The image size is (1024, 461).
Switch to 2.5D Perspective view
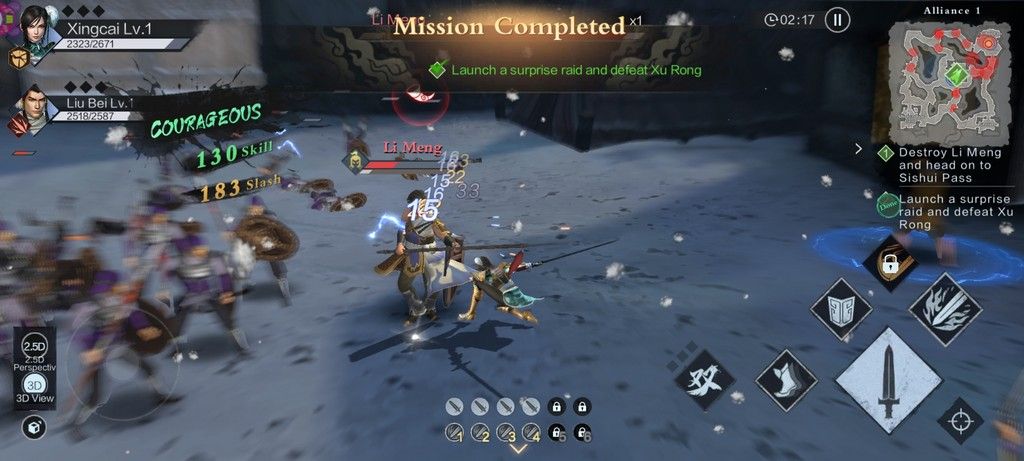tap(35, 348)
